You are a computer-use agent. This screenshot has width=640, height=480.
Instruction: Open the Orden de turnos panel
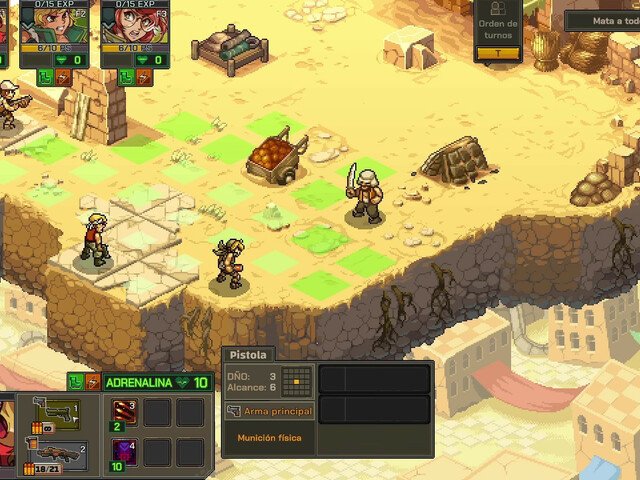pyautogui.click(x=497, y=30)
